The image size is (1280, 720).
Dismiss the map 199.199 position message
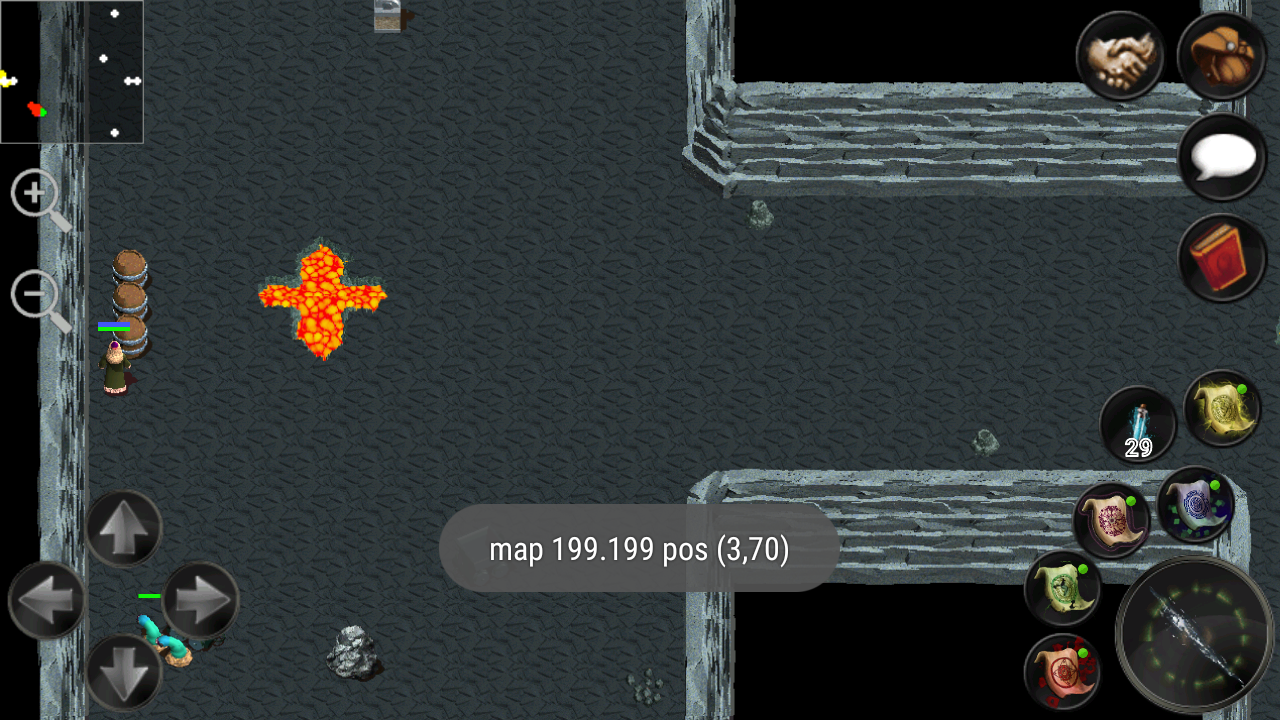(x=639, y=548)
